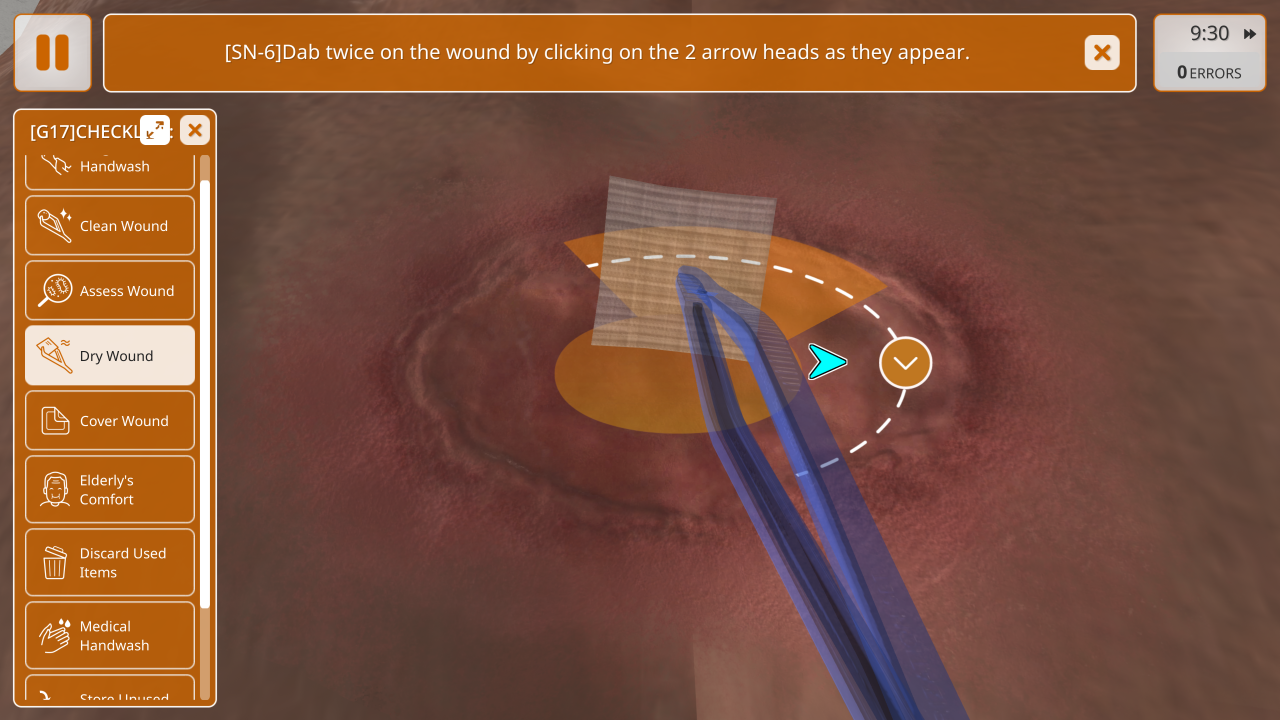This screenshot has width=1280, height=720.
Task: Click the cyan arrowhead on the wound
Action: pyautogui.click(x=826, y=362)
